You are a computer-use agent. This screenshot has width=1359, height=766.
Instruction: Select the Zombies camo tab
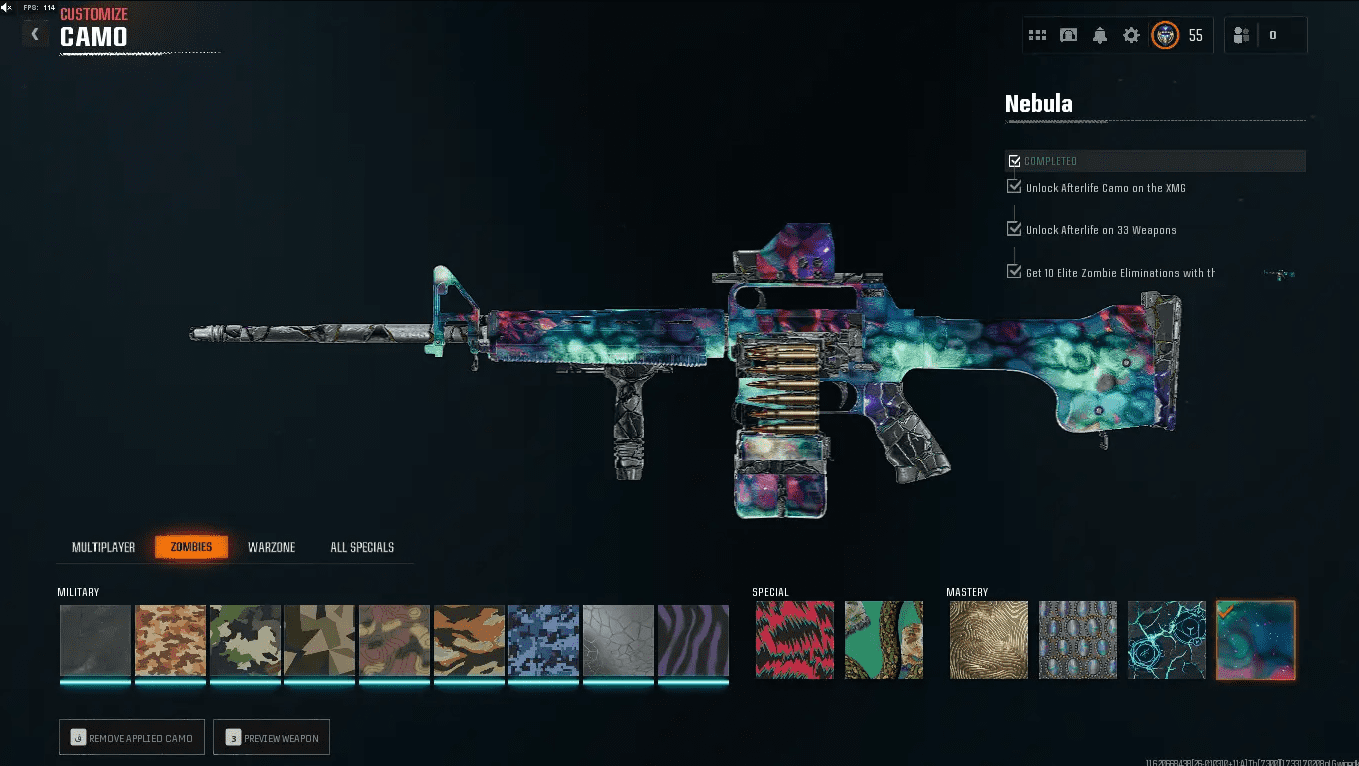pyautogui.click(x=191, y=547)
